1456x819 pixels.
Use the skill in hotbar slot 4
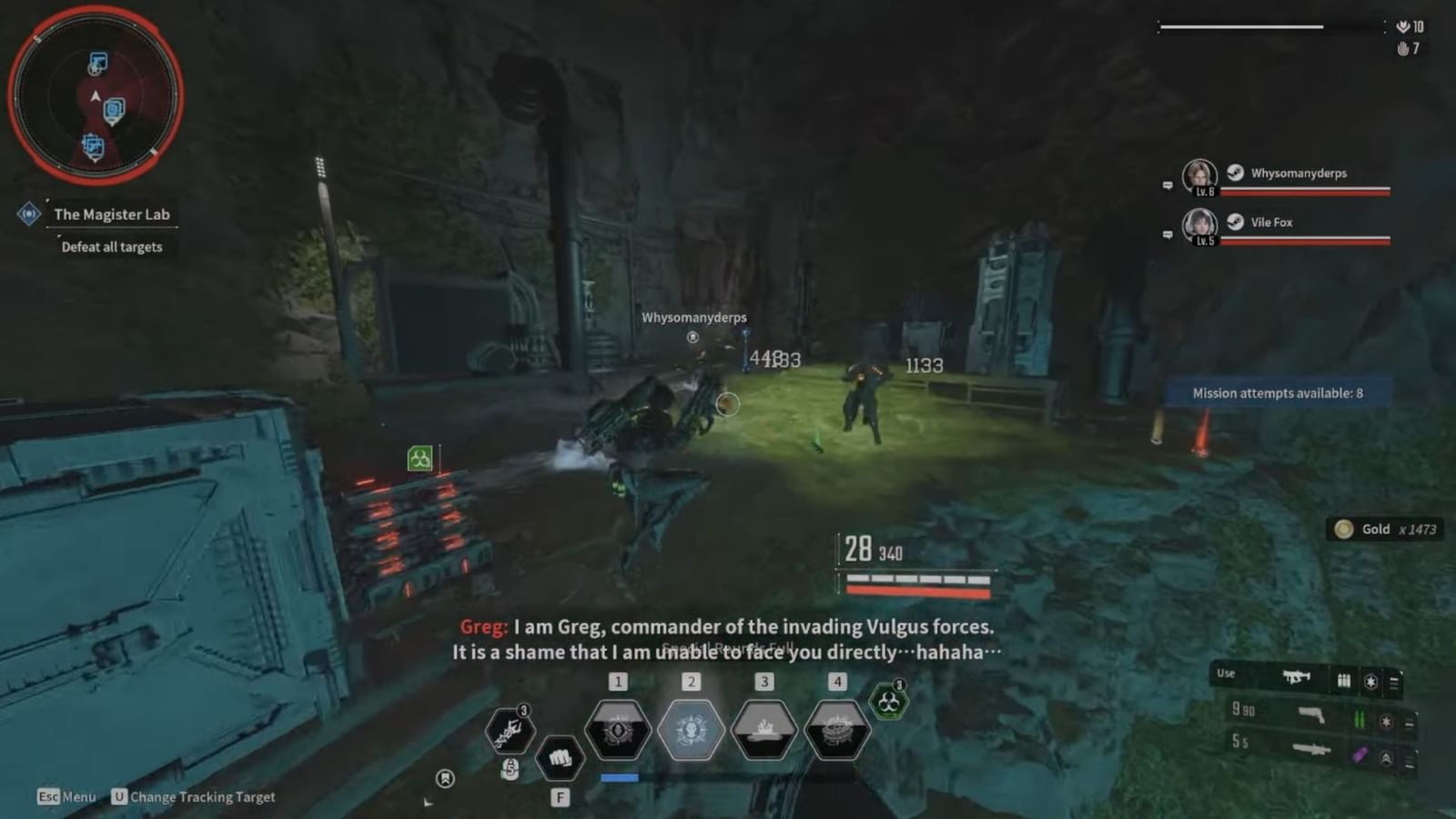click(838, 730)
